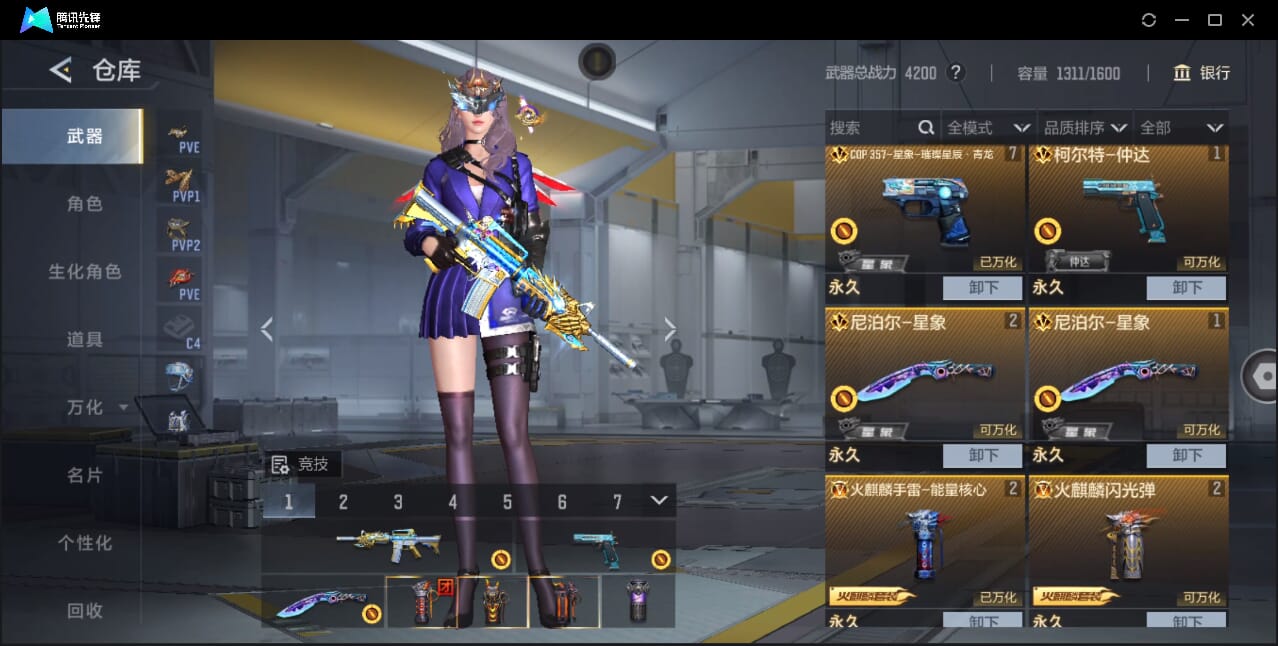Open the 道具 items category
The height and width of the screenshot is (646, 1278).
click(85, 340)
